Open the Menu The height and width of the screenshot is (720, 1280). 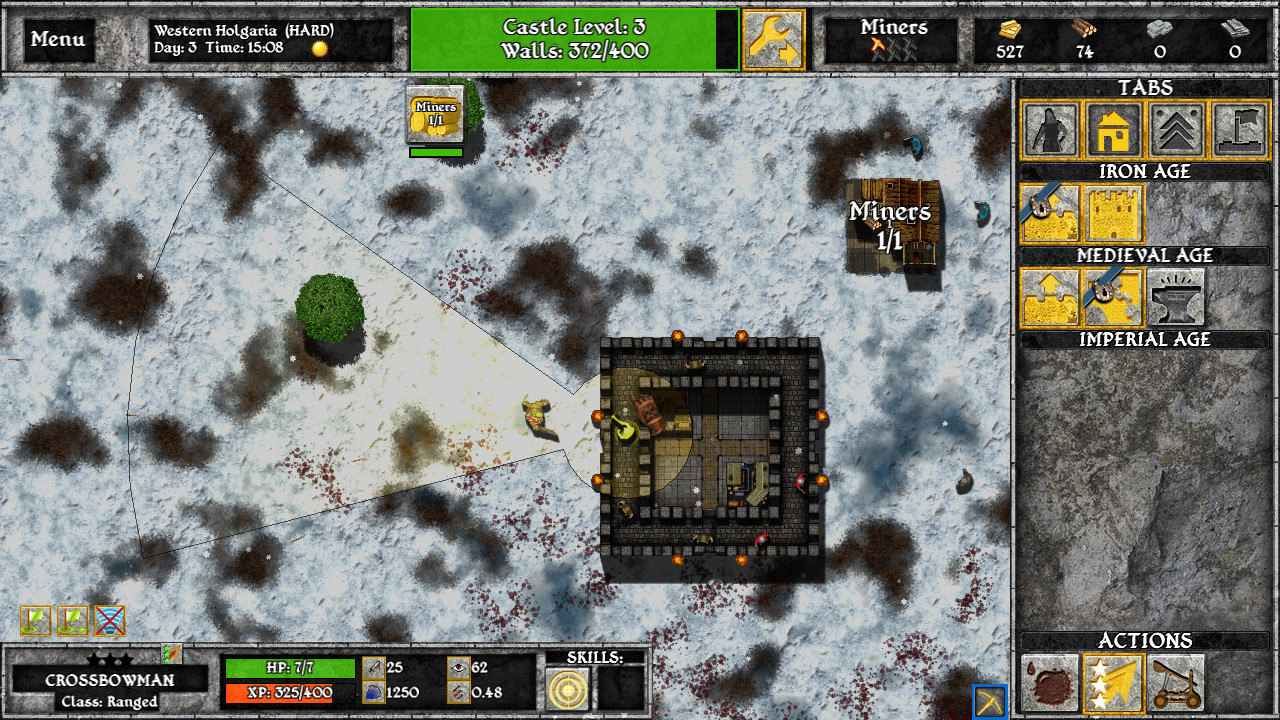tap(57, 38)
